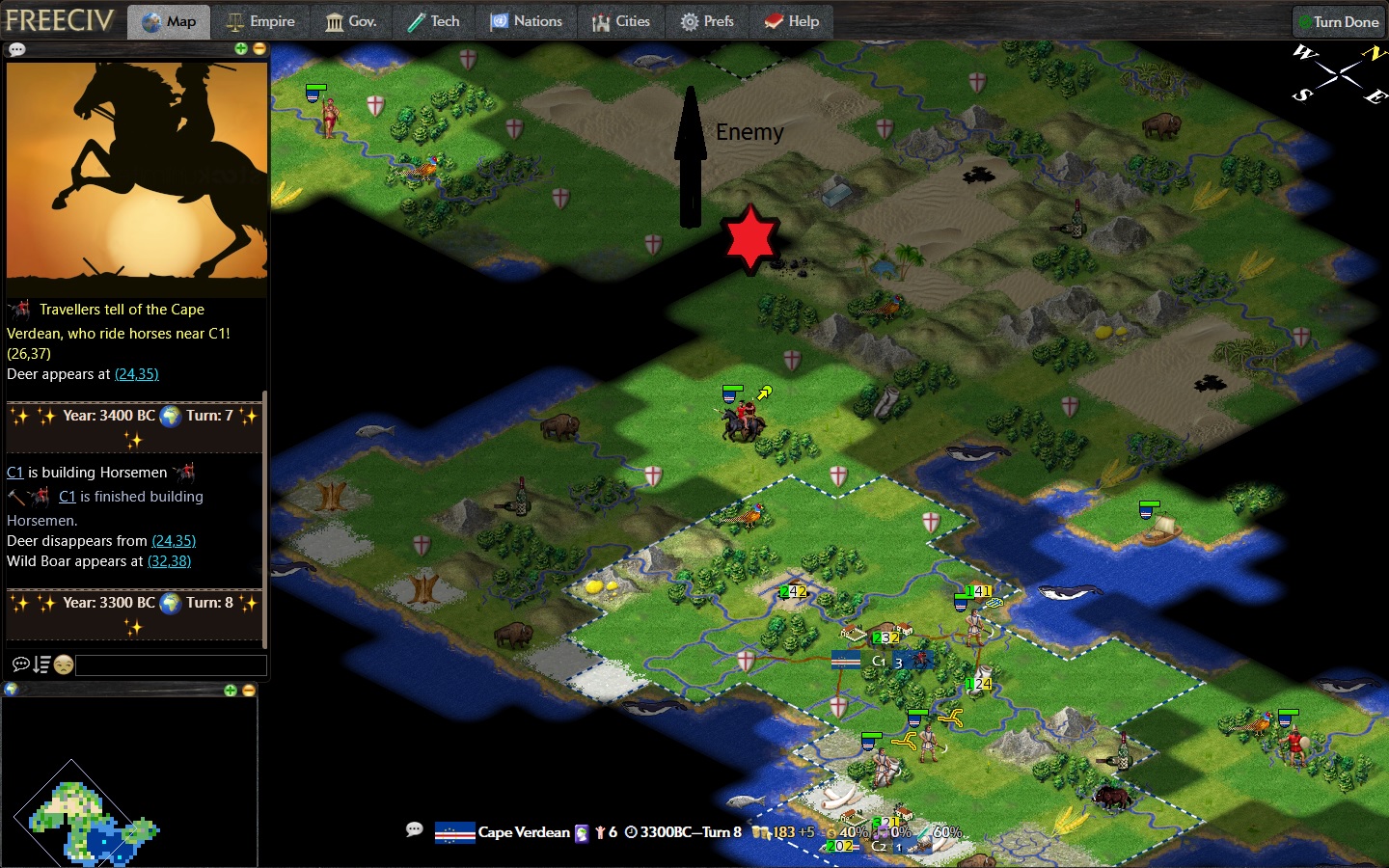Show the Tech research tab
Screen dimensions: 1389x868
coord(433,21)
